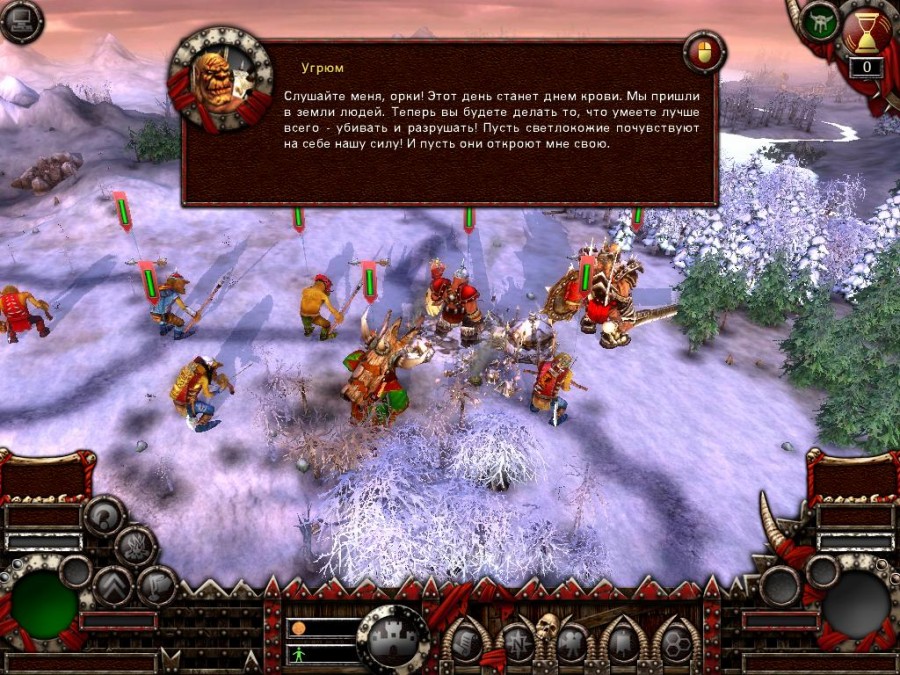Choose the flag command button

click(x=157, y=586)
